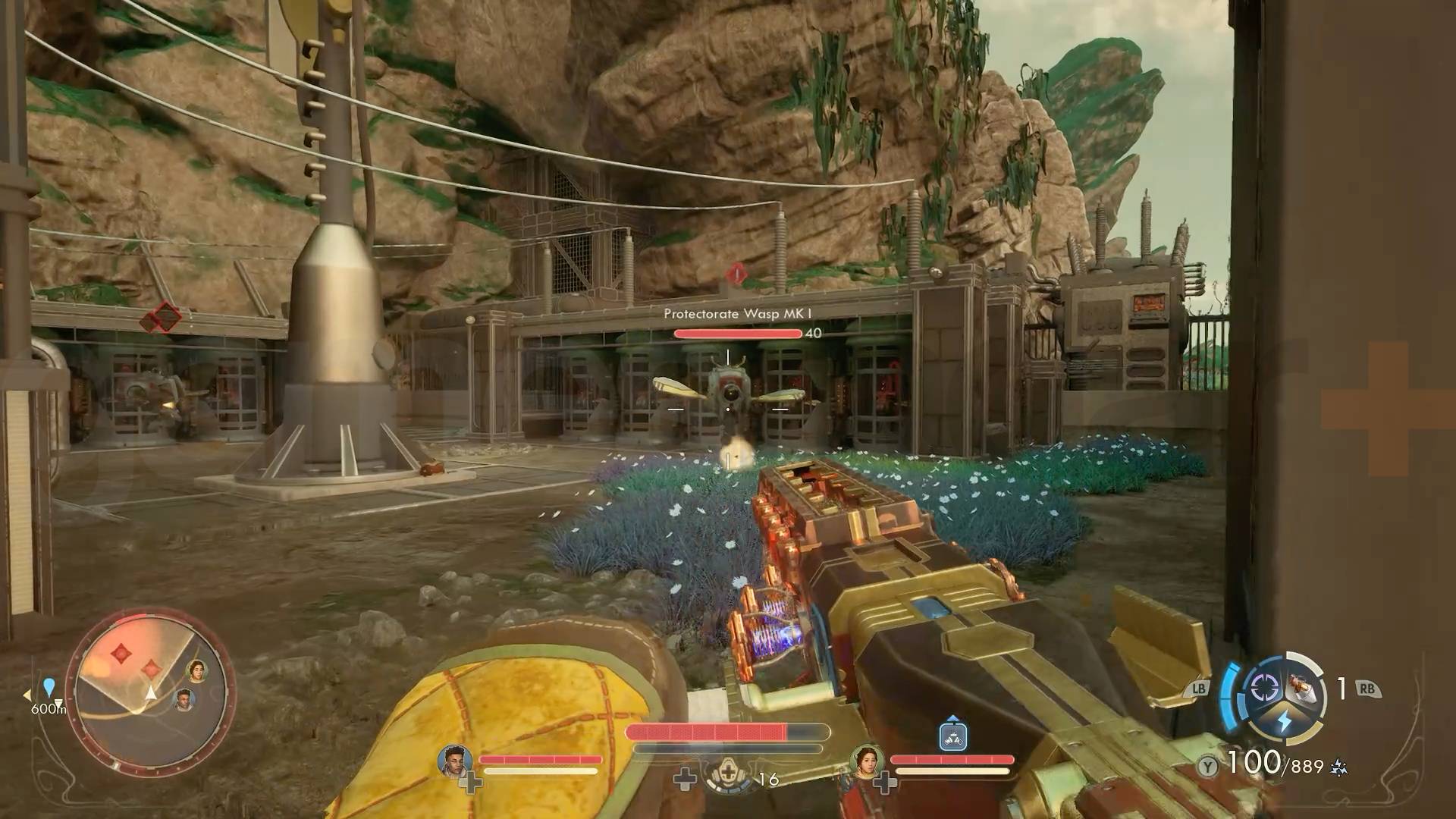1456x819 pixels.
Task: Select the grenade throwable icon in the ability wheel
Action: [1301, 687]
